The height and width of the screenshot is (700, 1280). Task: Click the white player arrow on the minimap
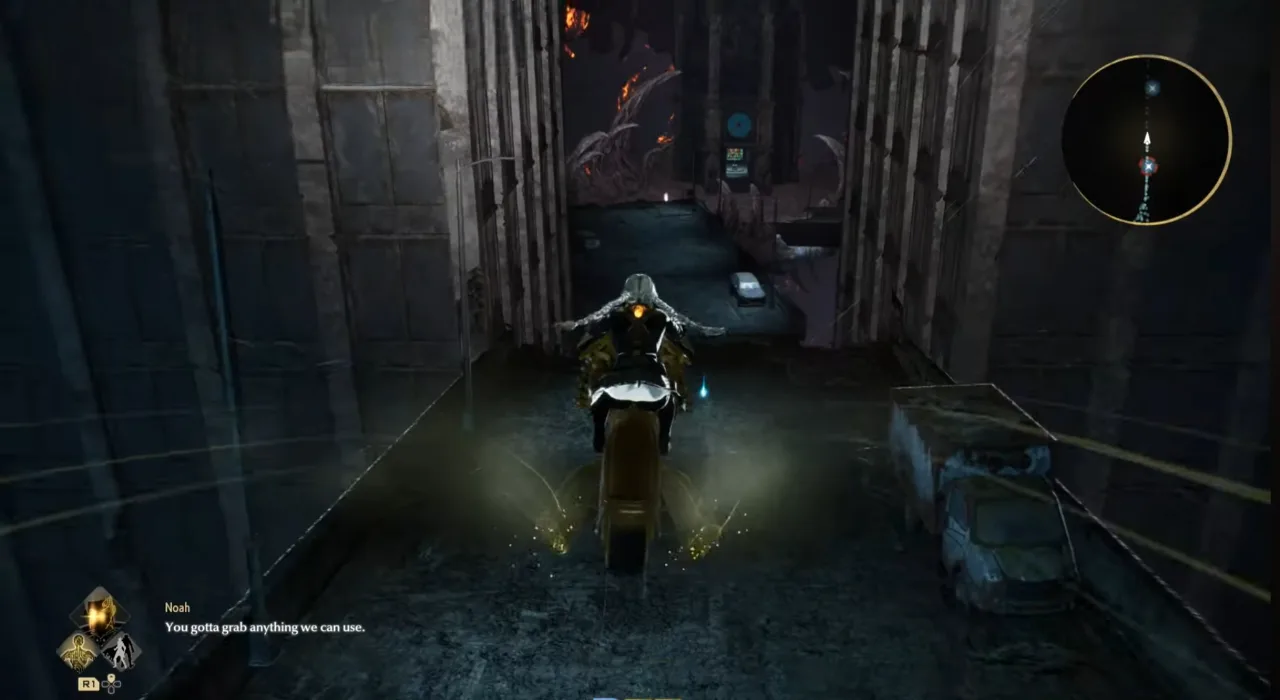click(x=1148, y=140)
